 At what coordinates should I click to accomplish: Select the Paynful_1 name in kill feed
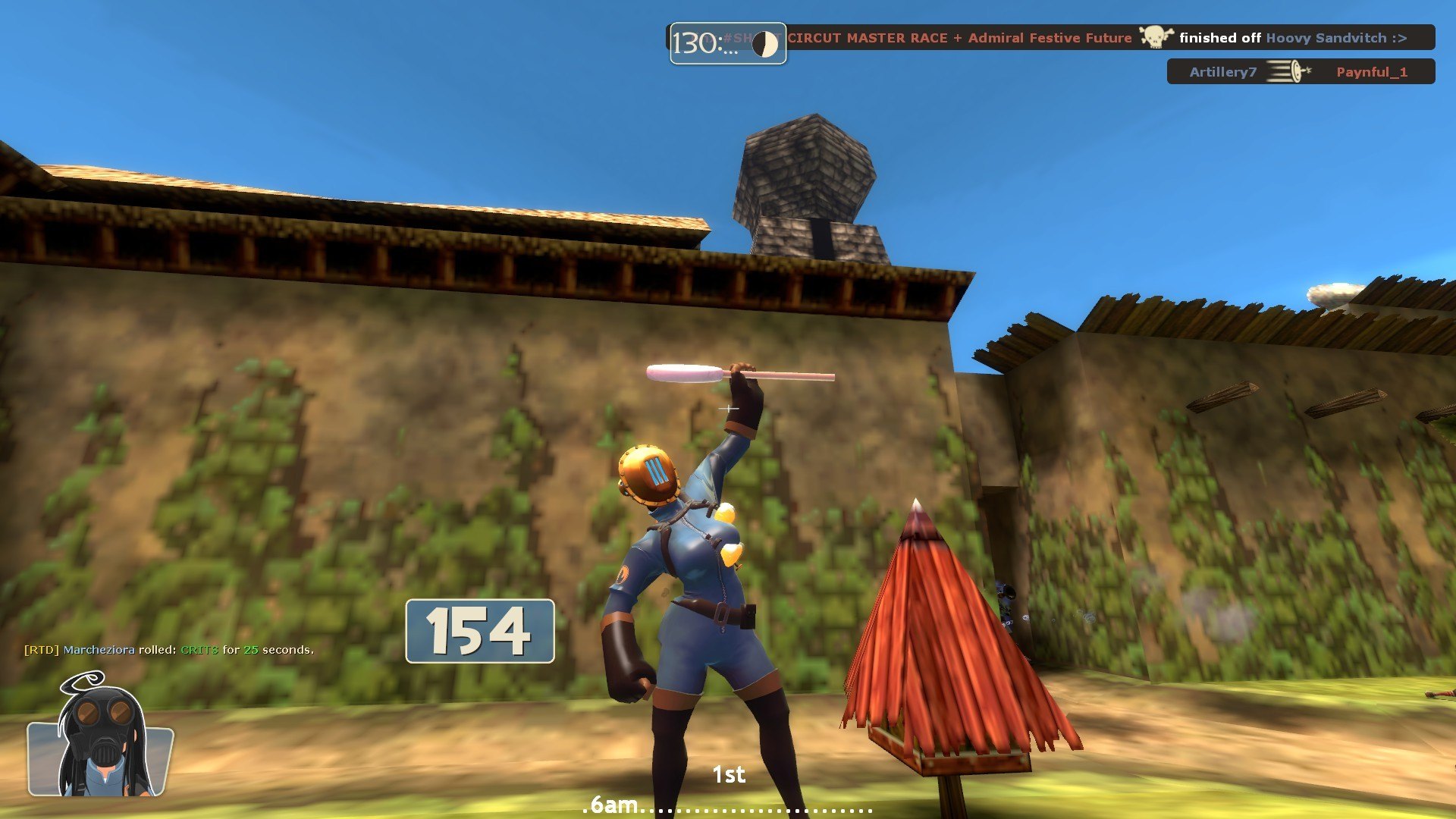1371,72
